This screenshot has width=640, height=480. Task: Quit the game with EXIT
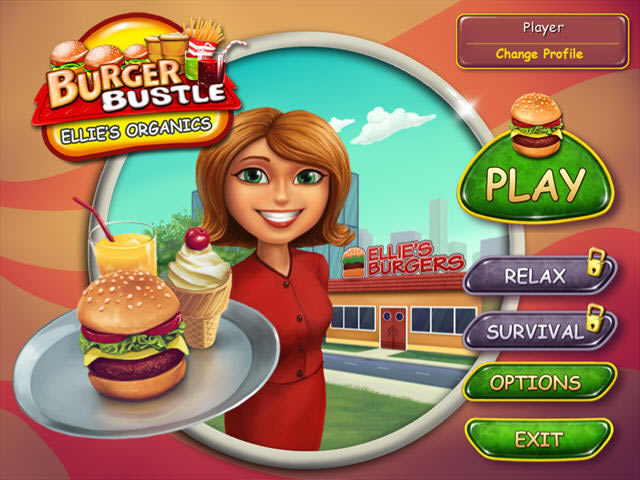click(x=537, y=439)
